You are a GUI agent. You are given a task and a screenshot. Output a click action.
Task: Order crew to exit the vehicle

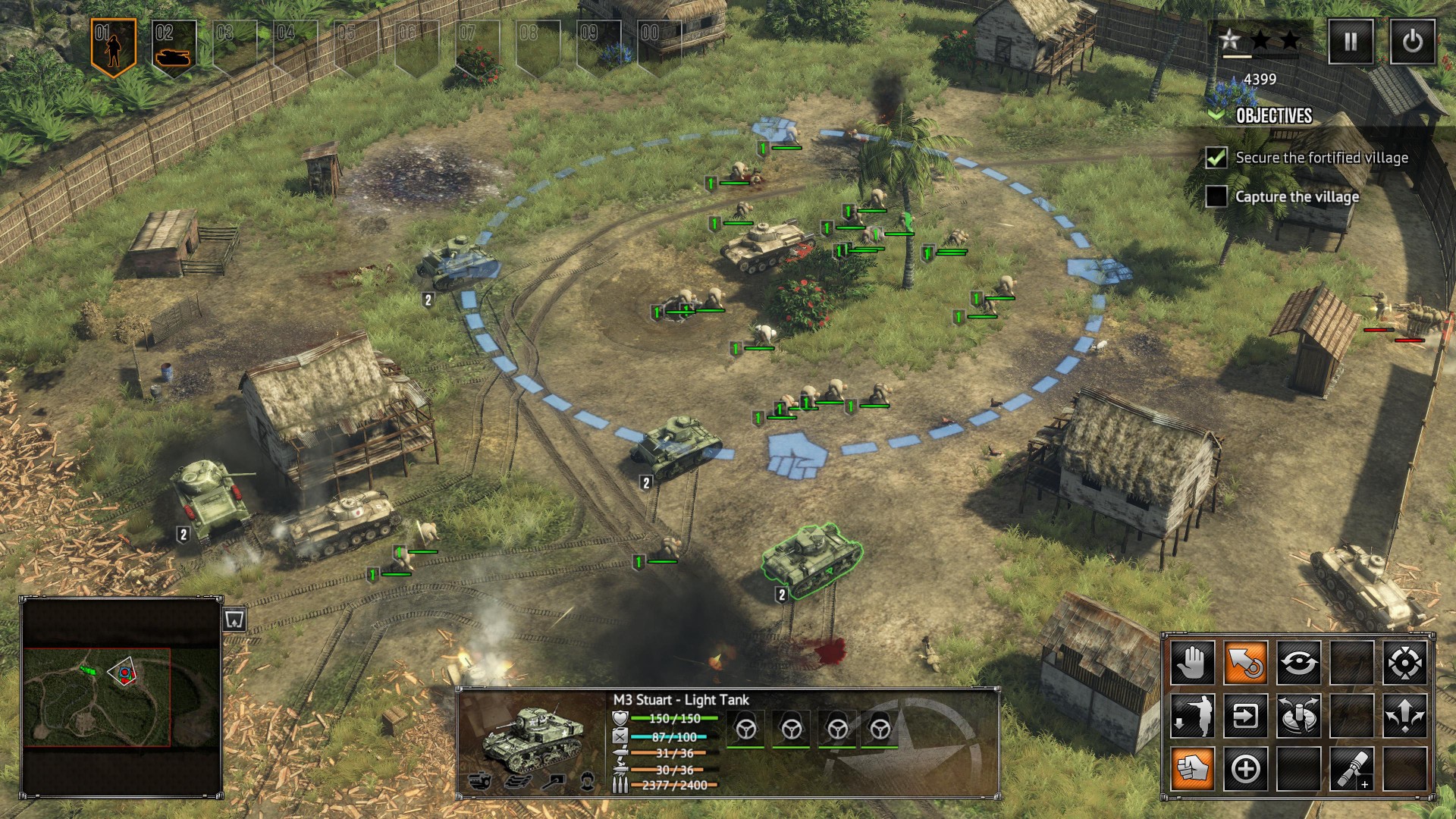(1193, 716)
